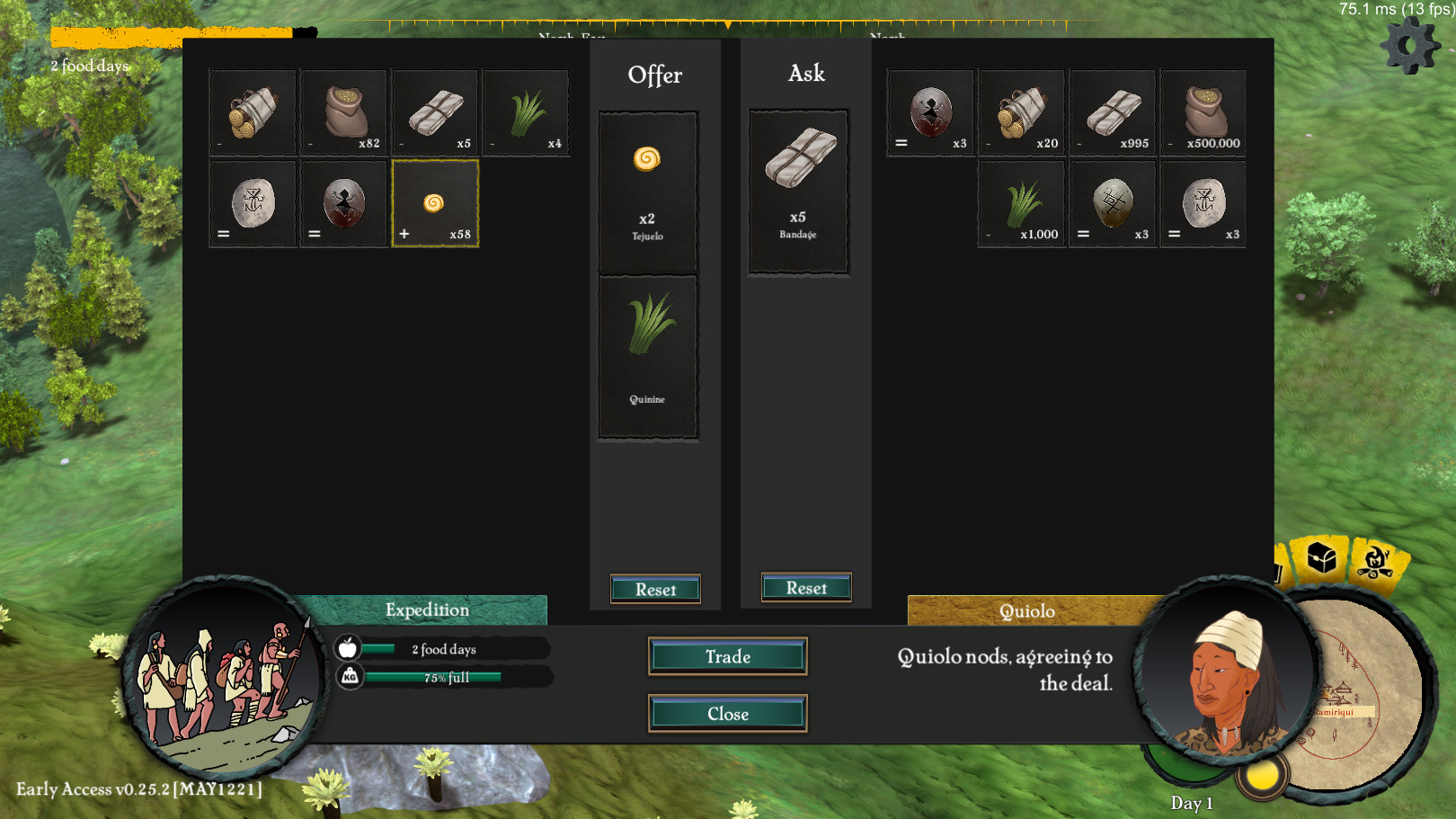Choose the expedition's Quinine x4 slot
This screenshot has height=819, width=1456.
coord(527,113)
